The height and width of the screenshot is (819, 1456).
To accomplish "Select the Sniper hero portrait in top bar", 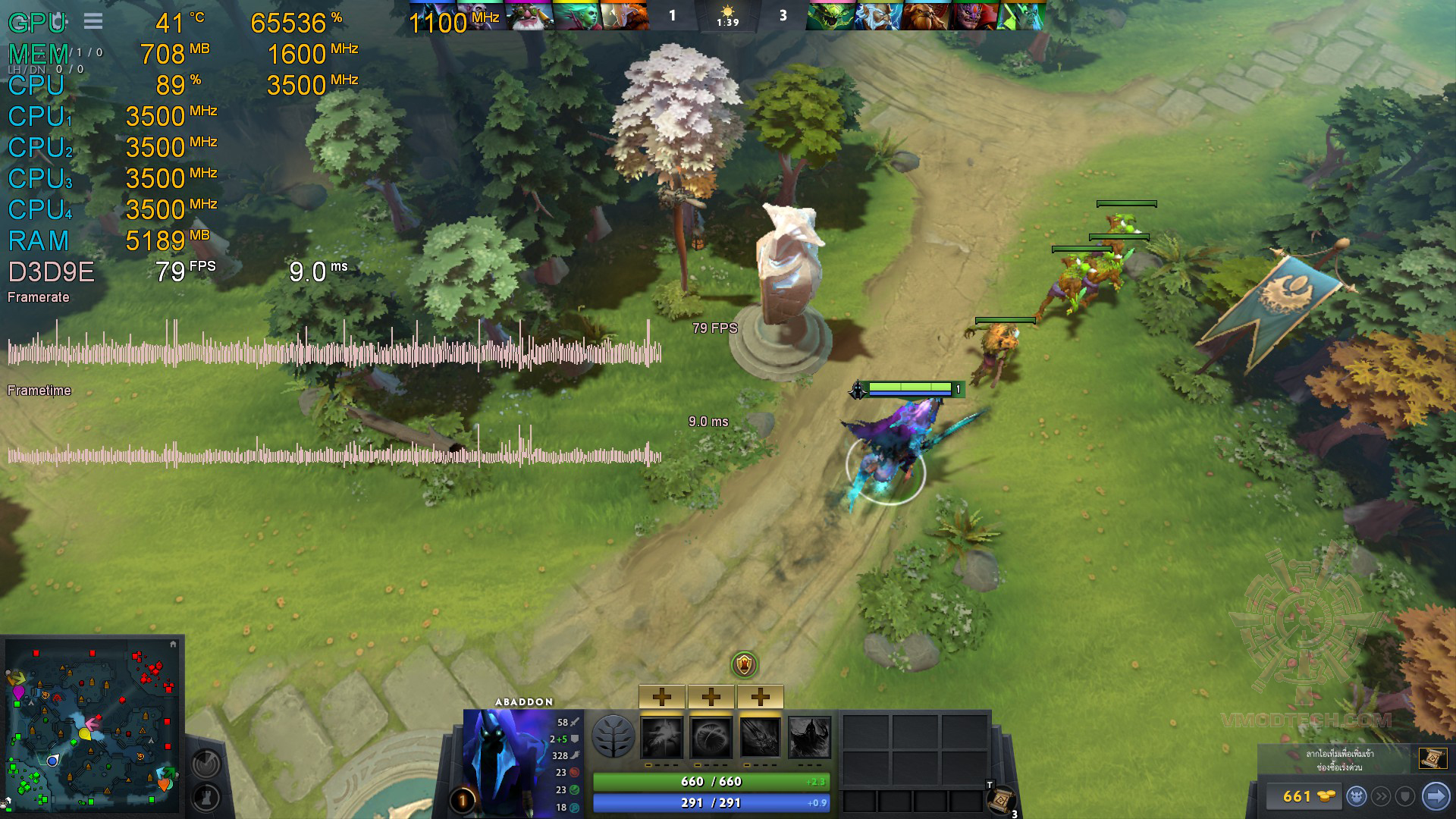I will pos(529,15).
